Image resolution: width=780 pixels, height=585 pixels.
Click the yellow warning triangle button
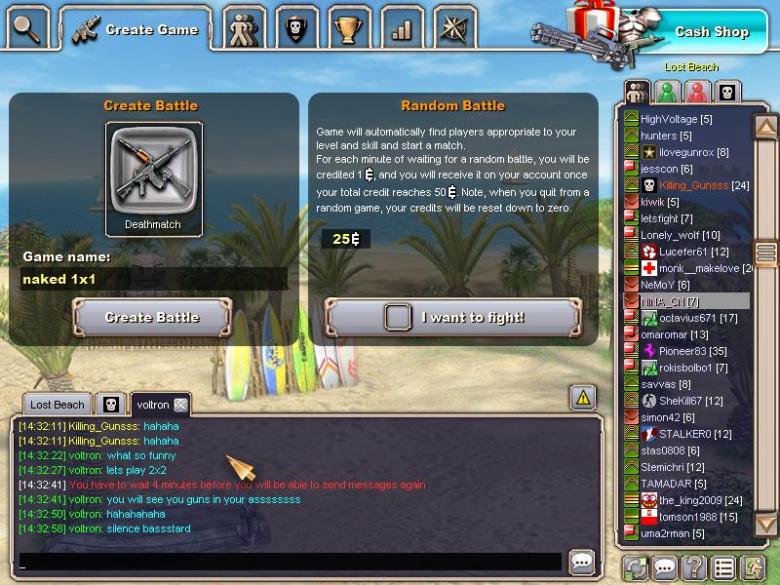pyautogui.click(x=583, y=398)
